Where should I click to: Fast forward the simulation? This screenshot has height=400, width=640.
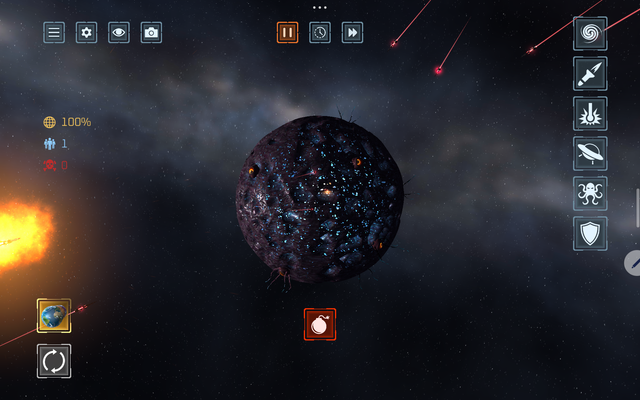click(352, 32)
